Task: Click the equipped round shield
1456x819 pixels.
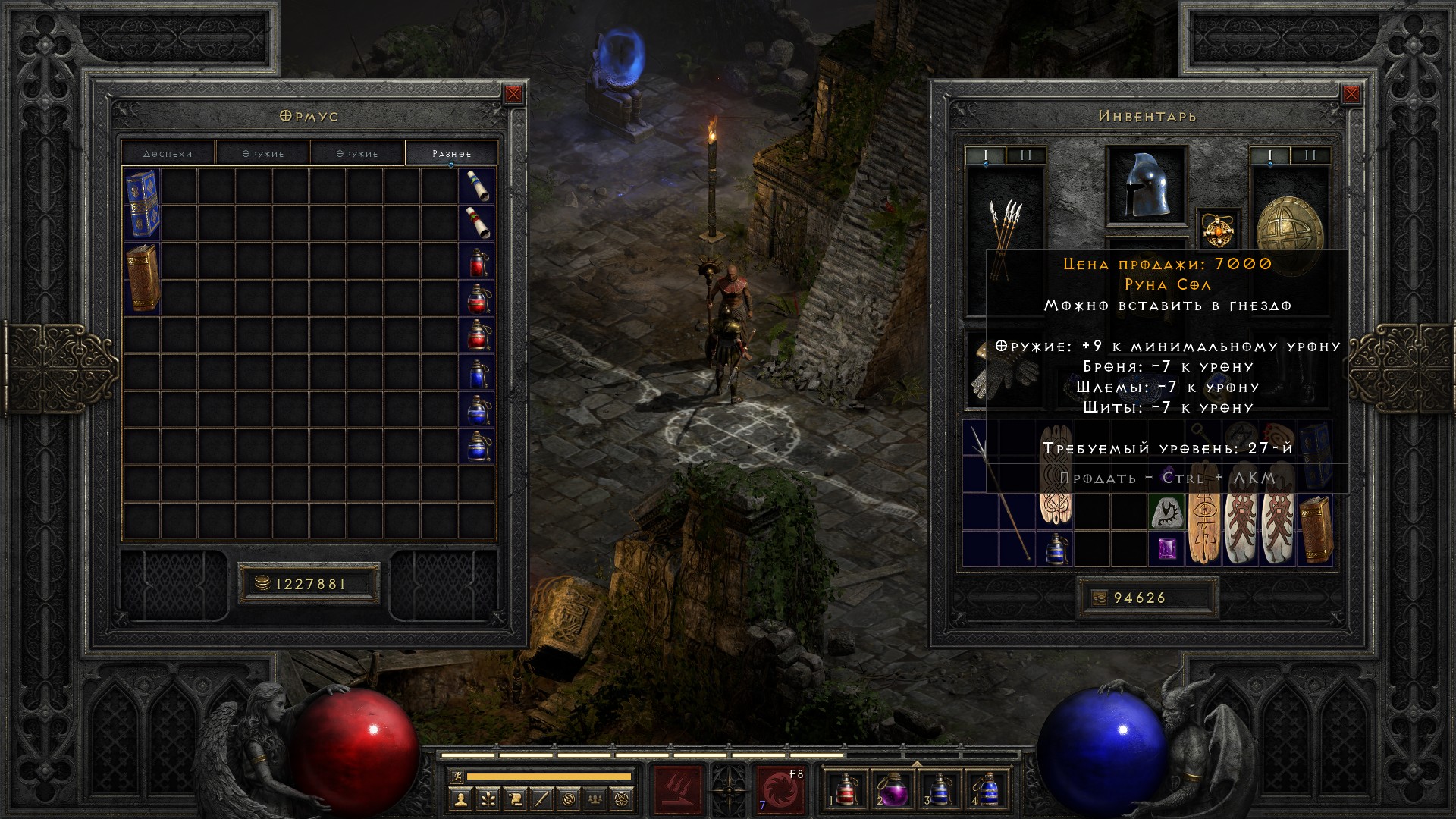Action: click(1289, 227)
